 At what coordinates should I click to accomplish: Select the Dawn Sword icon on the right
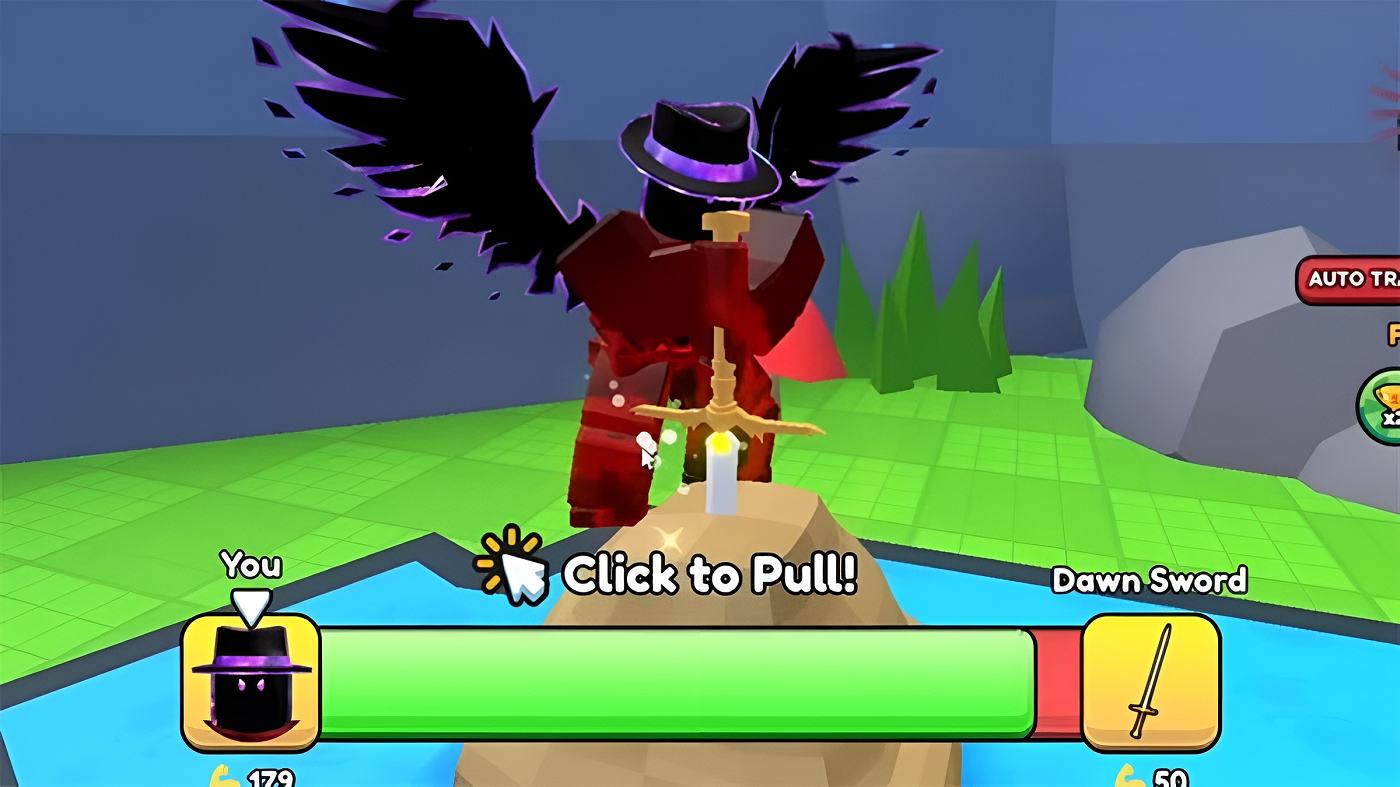(1152, 684)
